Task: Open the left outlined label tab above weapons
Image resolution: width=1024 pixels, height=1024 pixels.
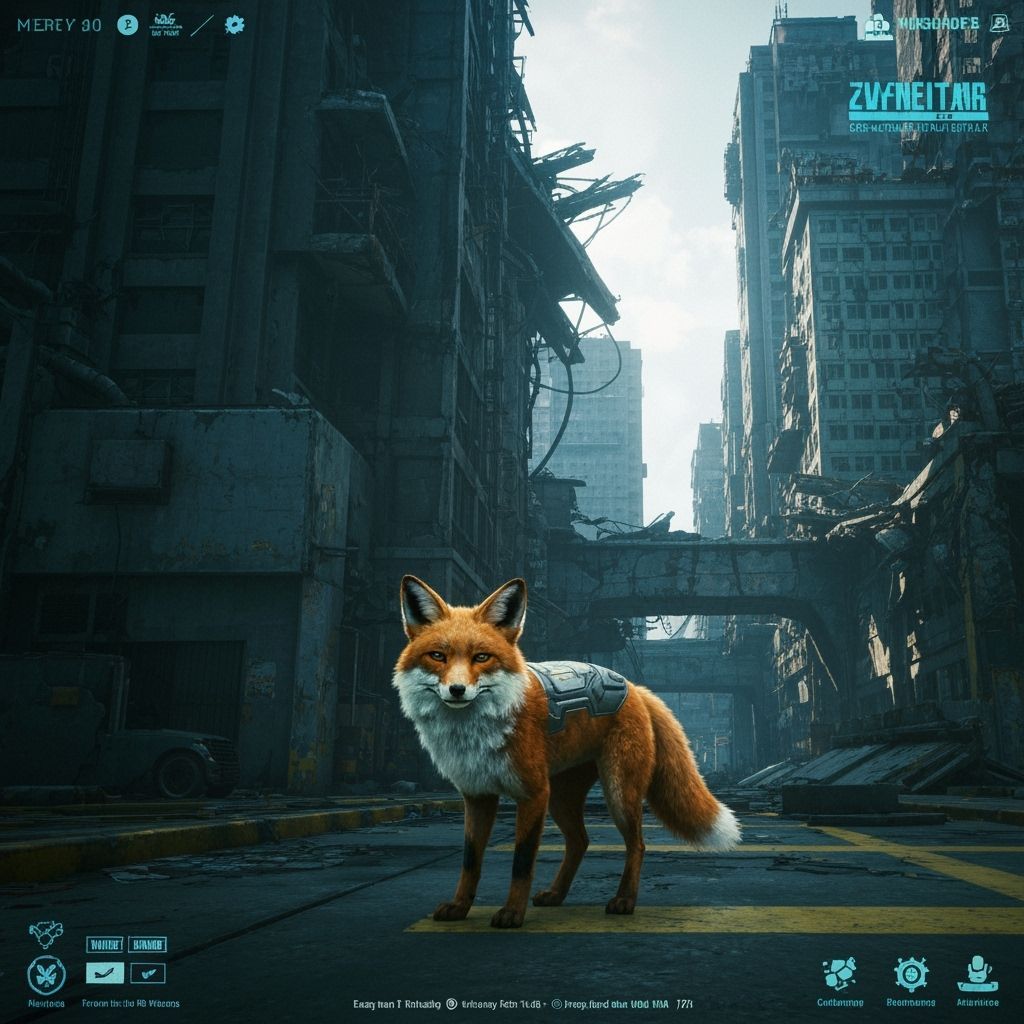Action: (x=104, y=944)
